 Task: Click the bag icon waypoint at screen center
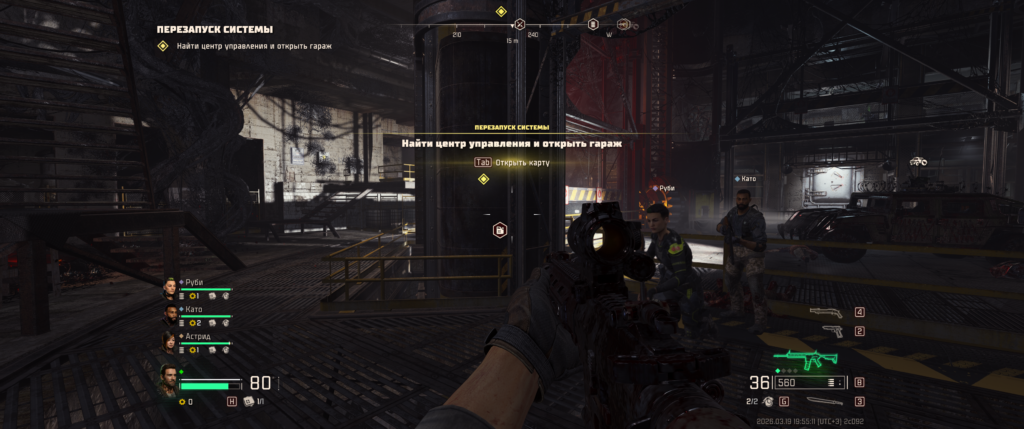[498, 231]
